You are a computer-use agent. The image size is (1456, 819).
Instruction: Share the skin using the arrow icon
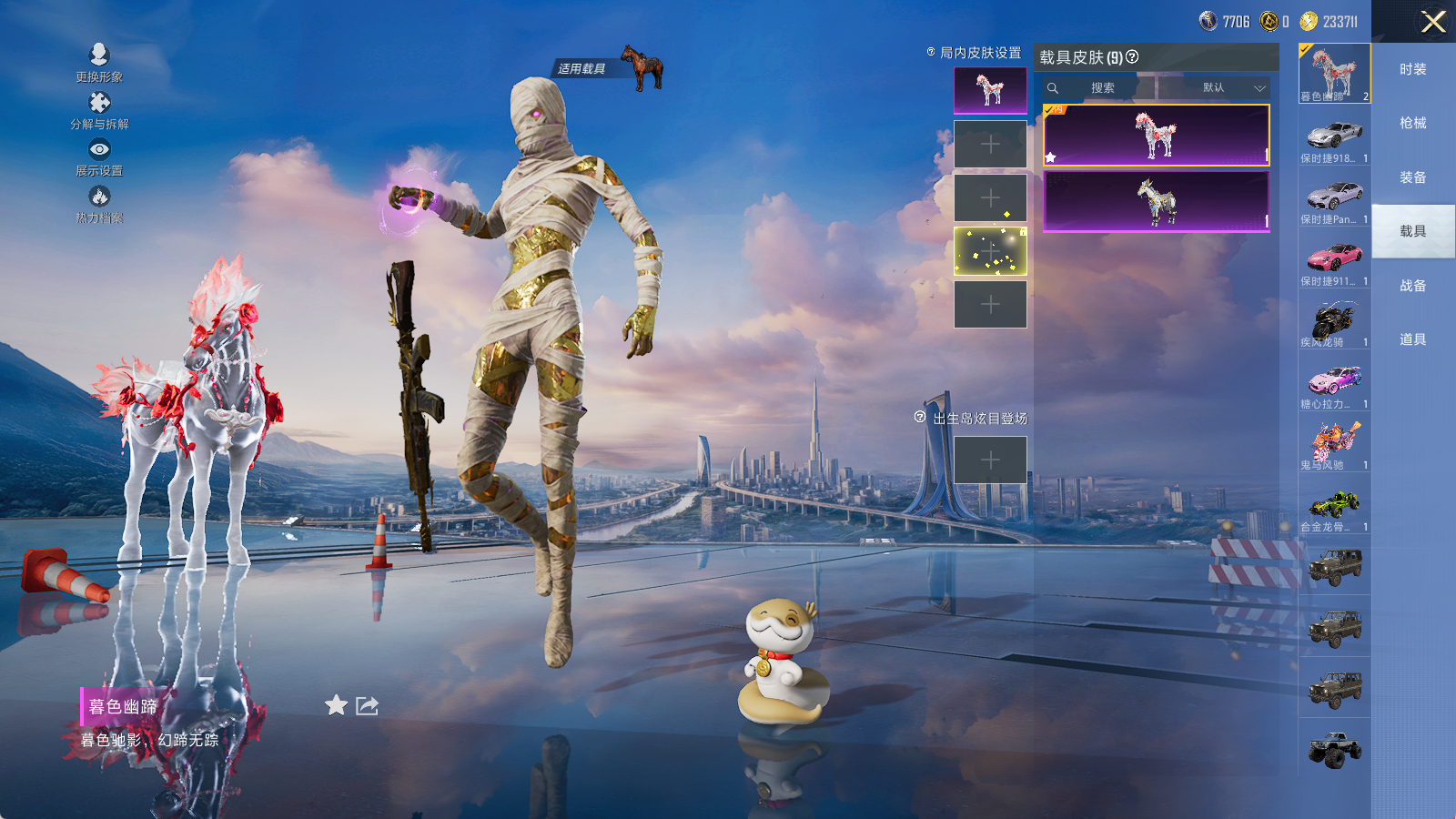[367, 705]
